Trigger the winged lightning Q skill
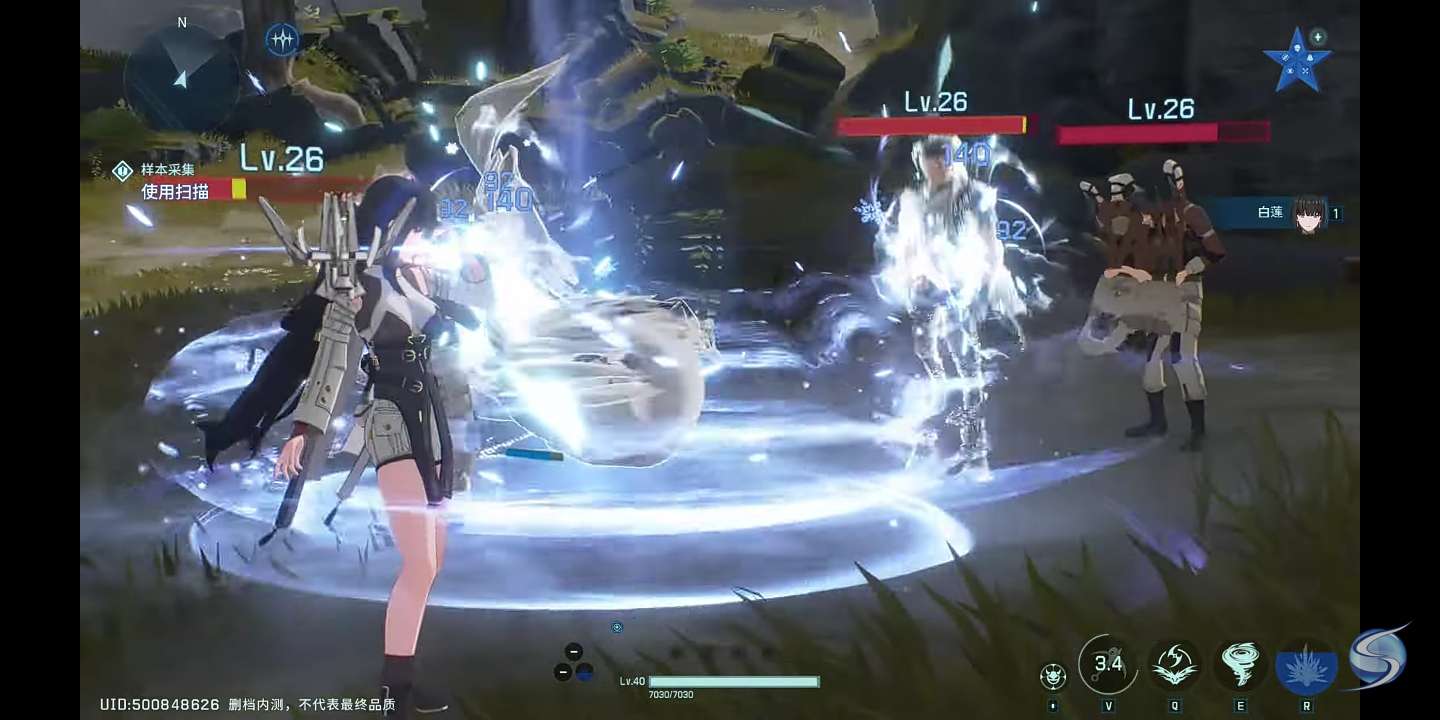1440x720 pixels. pos(1175,664)
